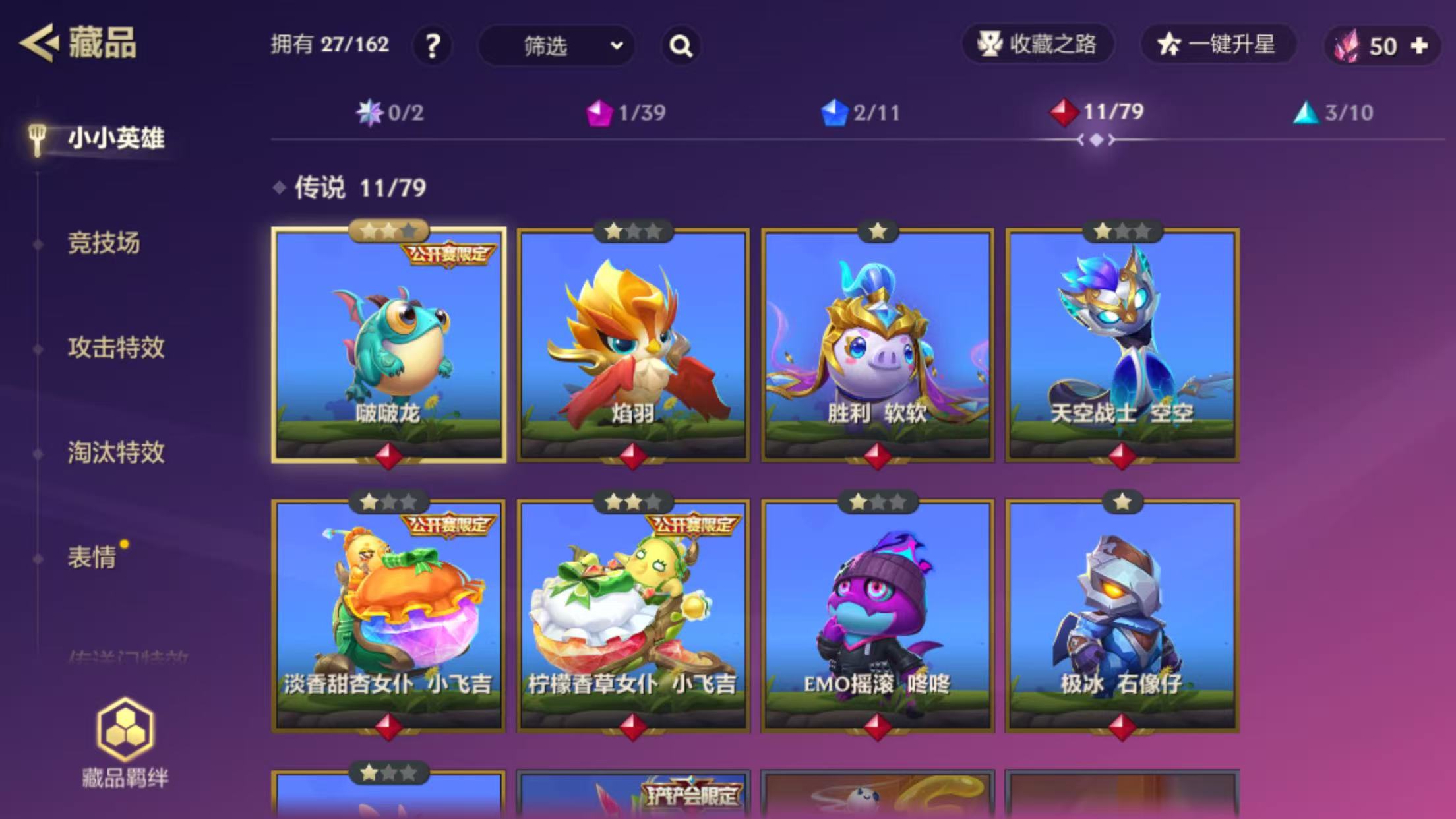Choose the 焰羽 little legend card
This screenshot has width=1456, height=819.
pos(633,345)
